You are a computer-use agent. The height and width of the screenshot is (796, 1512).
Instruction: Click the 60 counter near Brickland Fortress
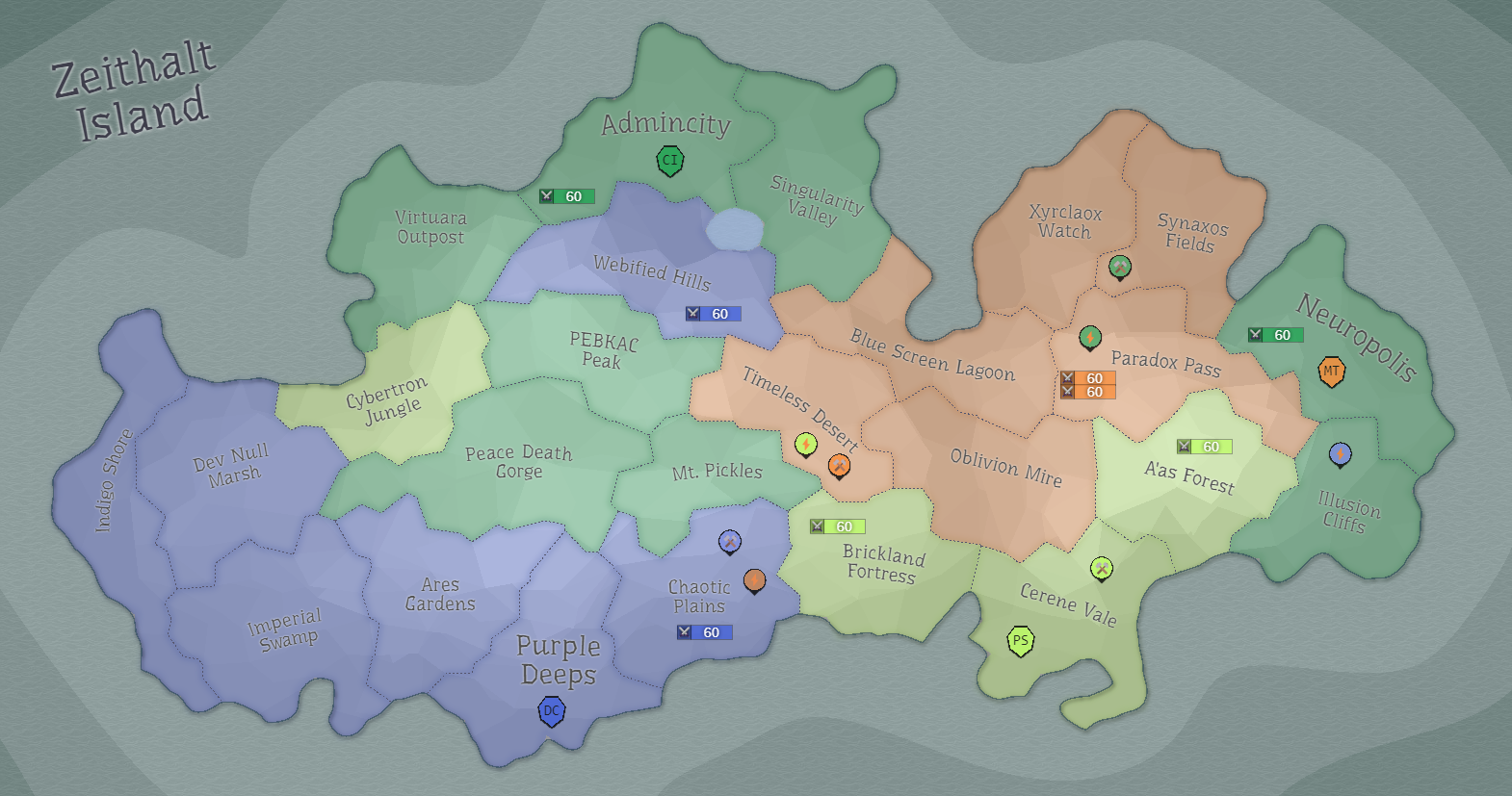click(x=837, y=526)
